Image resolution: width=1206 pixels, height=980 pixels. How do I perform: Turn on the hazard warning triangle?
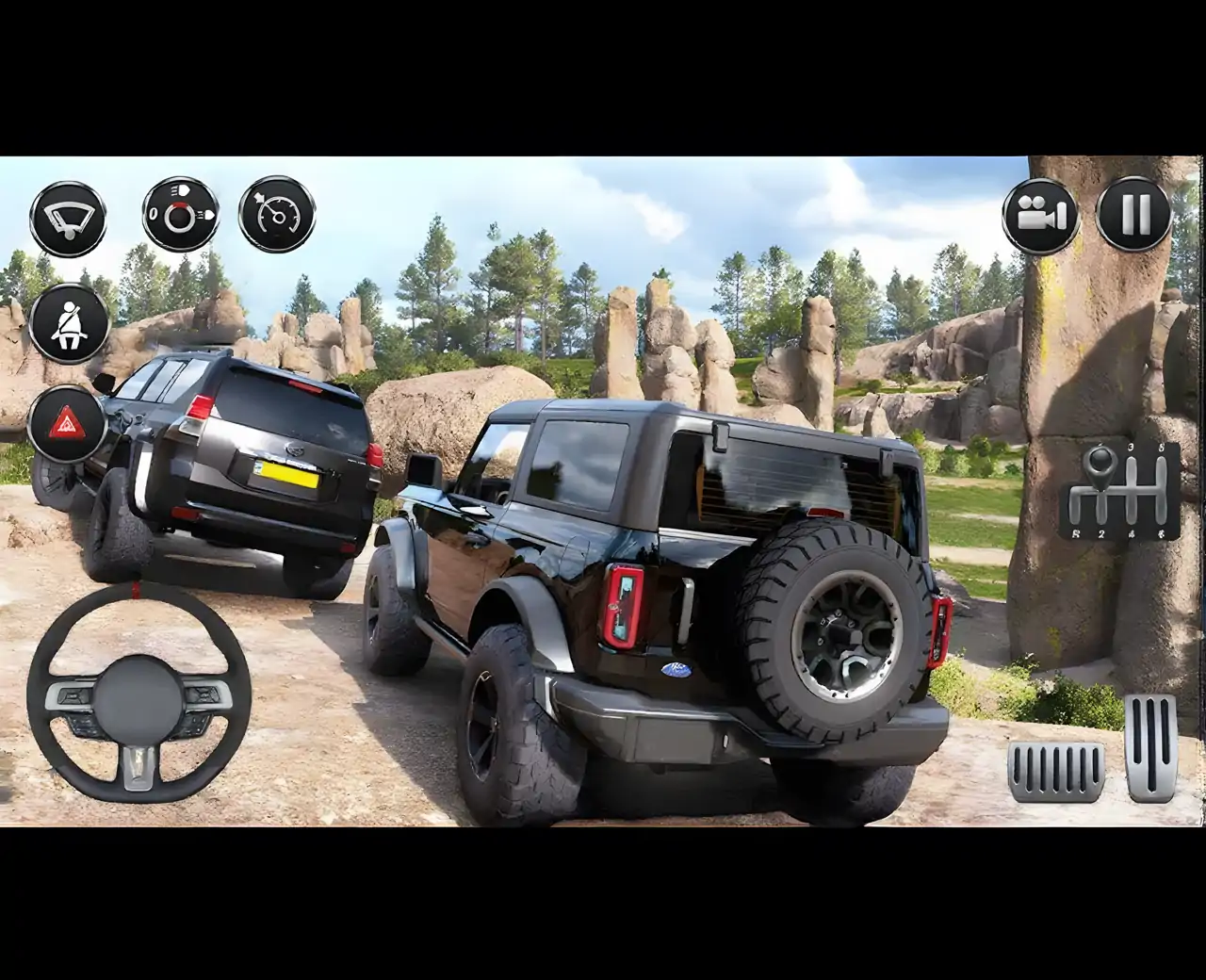coord(67,424)
